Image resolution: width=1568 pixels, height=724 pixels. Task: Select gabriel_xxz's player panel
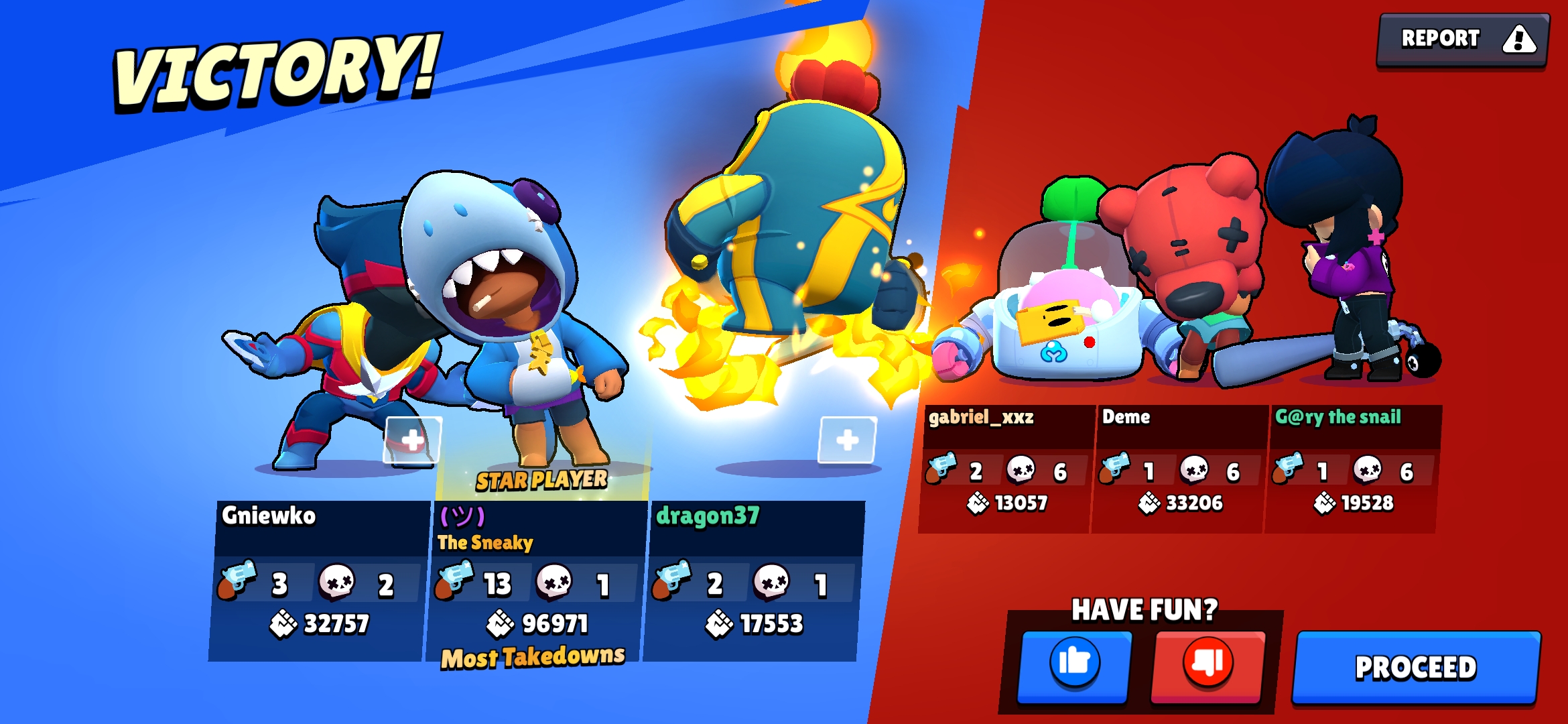coord(1006,468)
